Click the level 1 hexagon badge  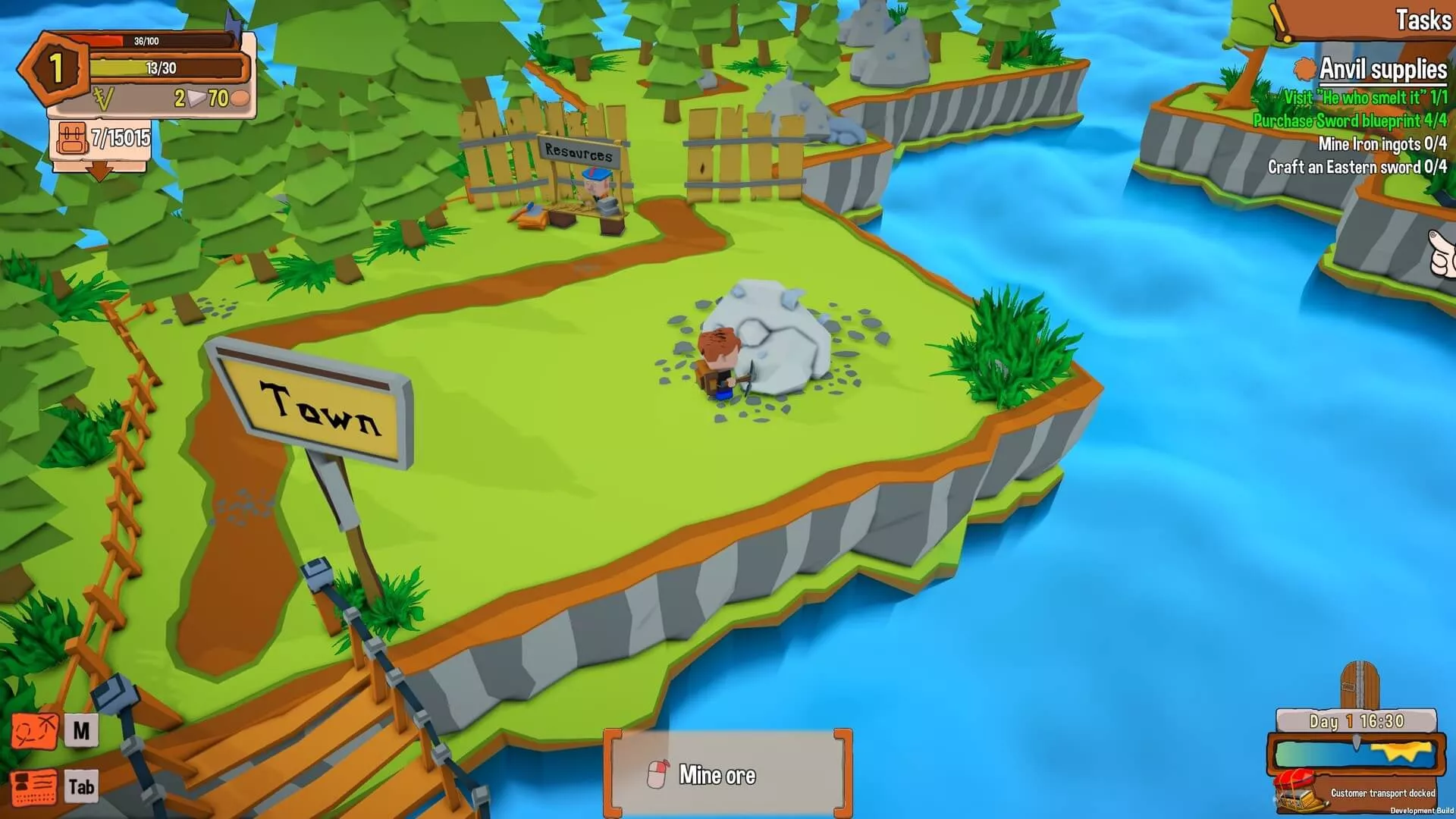coord(55,68)
